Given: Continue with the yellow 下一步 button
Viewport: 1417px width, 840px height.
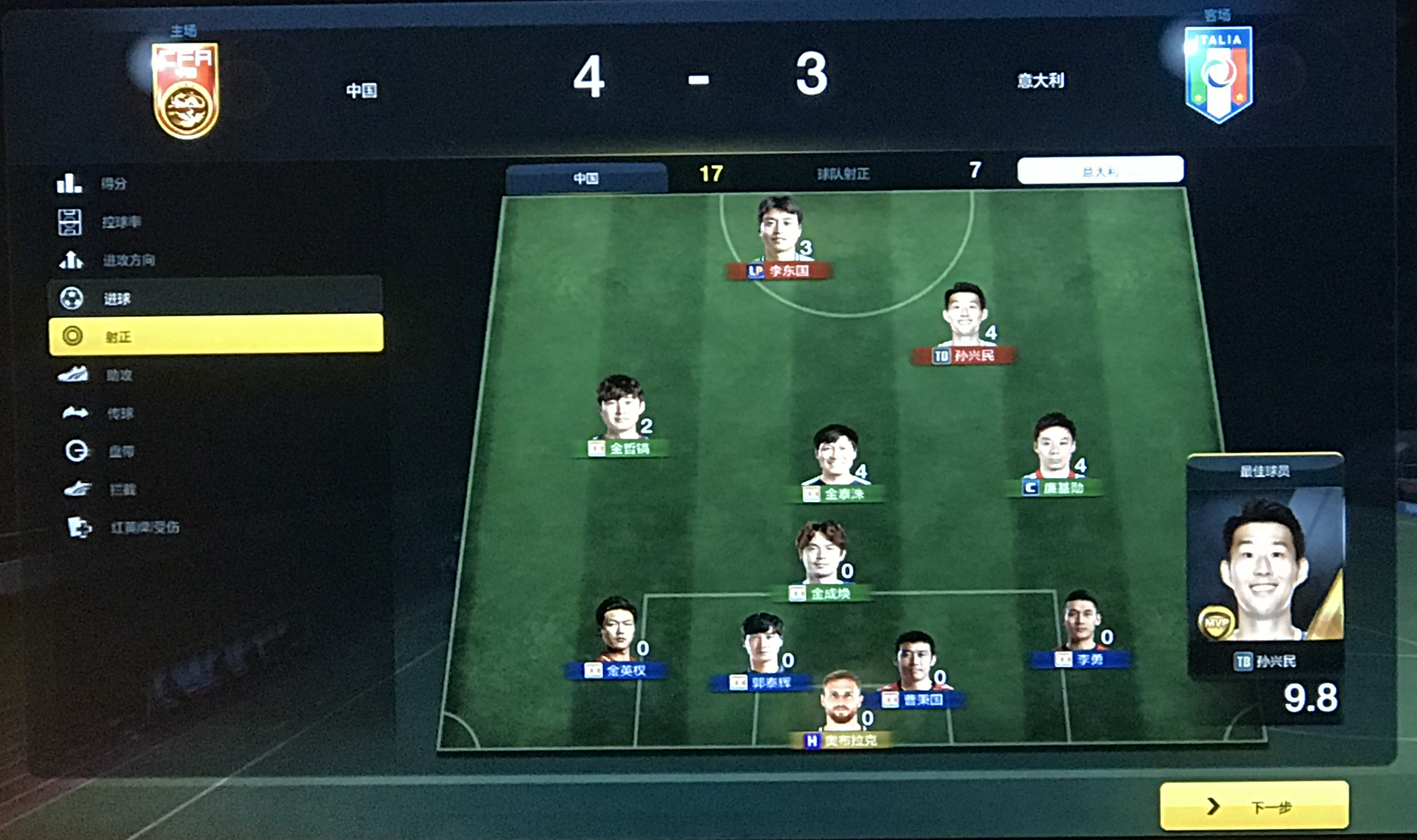Looking at the screenshot, I should click(x=1253, y=805).
